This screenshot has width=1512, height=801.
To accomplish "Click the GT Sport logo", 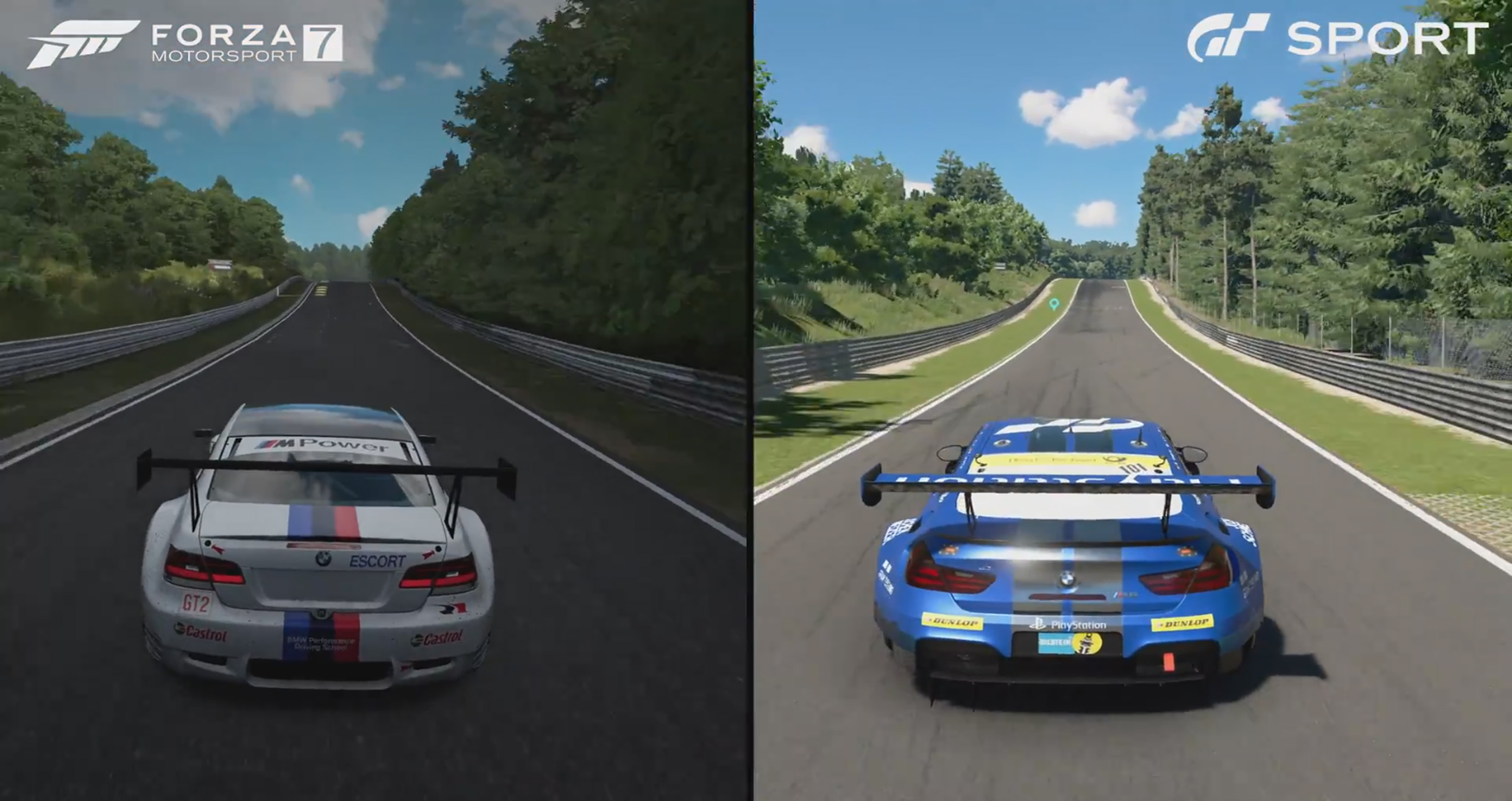I will pyautogui.click(x=1336, y=38).
